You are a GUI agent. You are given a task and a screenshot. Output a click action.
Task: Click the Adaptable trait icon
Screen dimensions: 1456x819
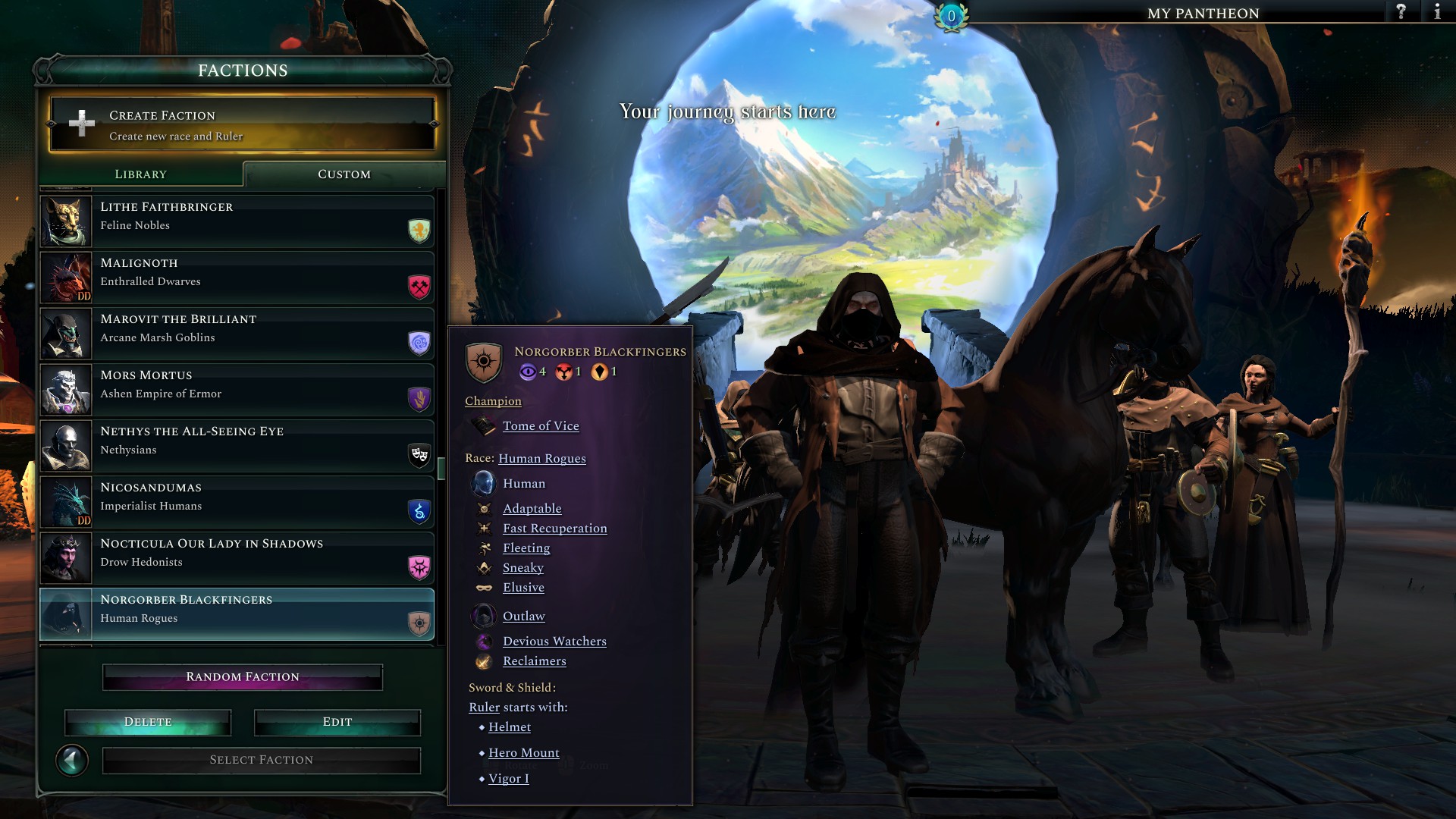[485, 508]
